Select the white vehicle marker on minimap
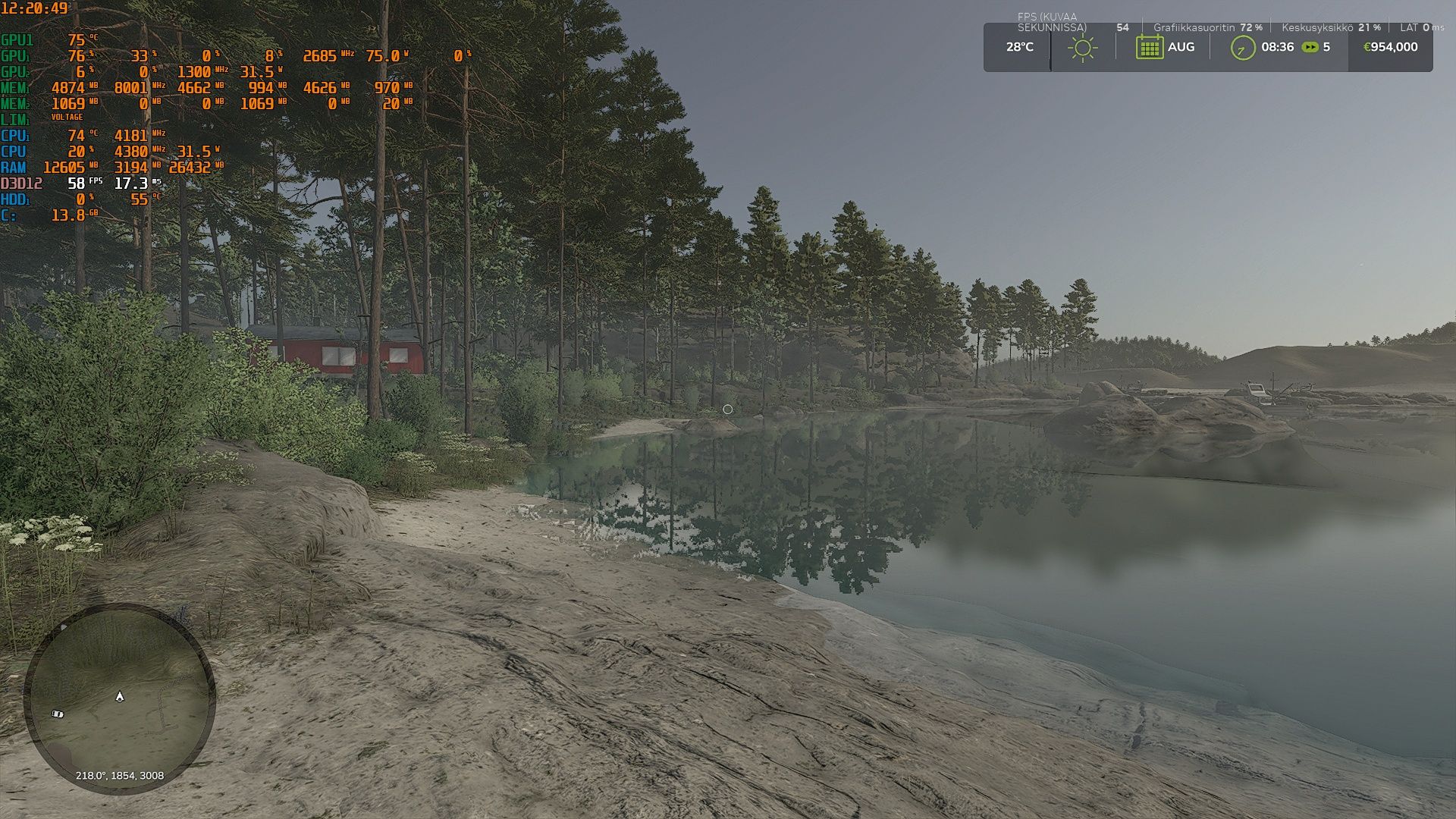The width and height of the screenshot is (1456, 819). coord(57,714)
